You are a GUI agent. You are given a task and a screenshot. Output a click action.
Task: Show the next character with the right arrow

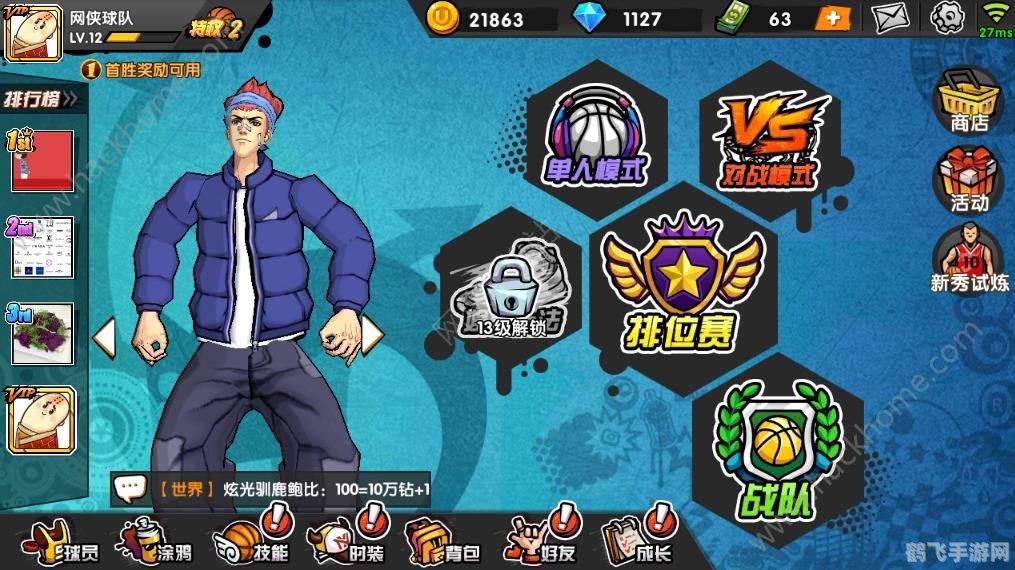pos(371,335)
